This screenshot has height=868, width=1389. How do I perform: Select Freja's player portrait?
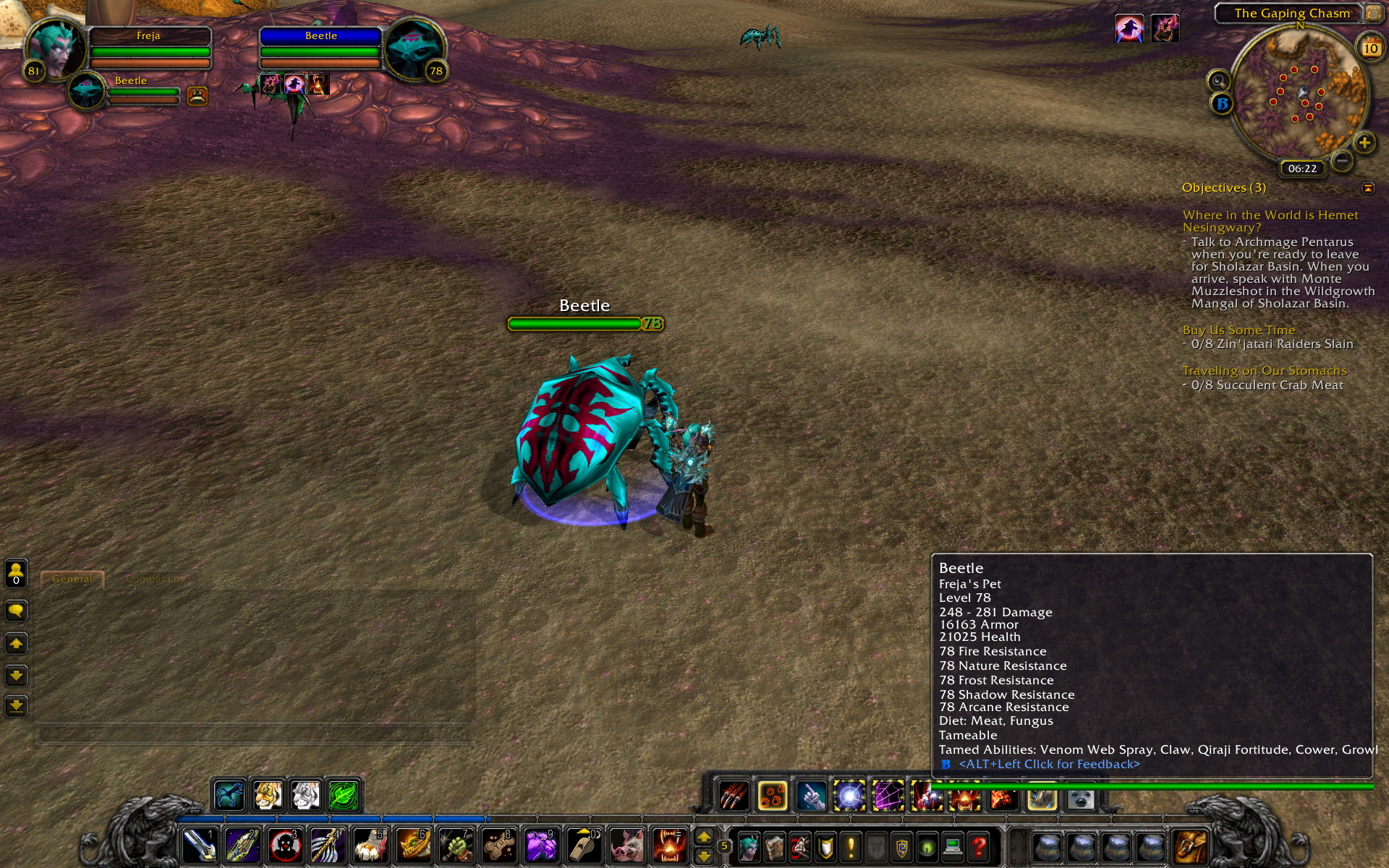54,47
